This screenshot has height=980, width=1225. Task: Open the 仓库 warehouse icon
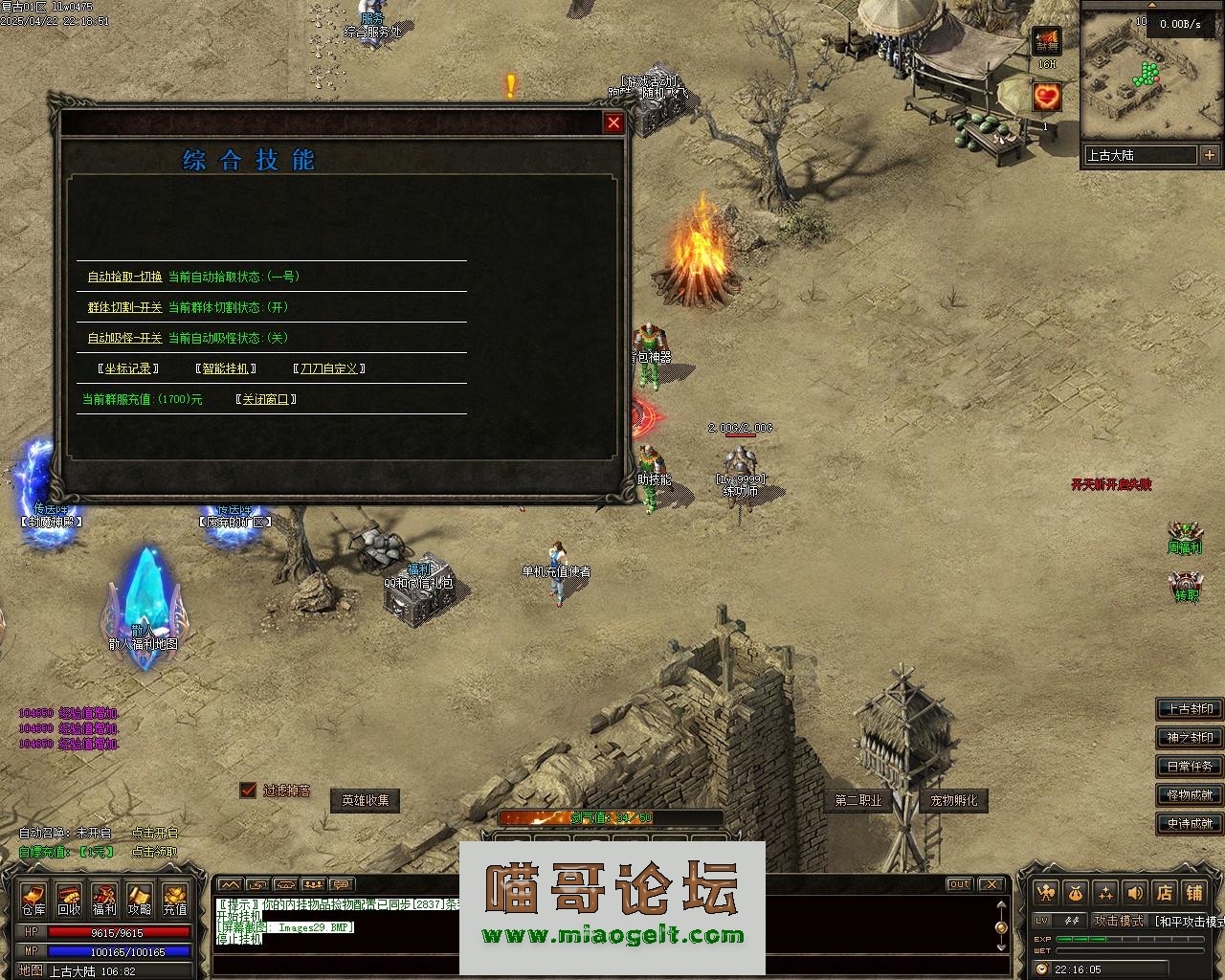click(x=33, y=899)
